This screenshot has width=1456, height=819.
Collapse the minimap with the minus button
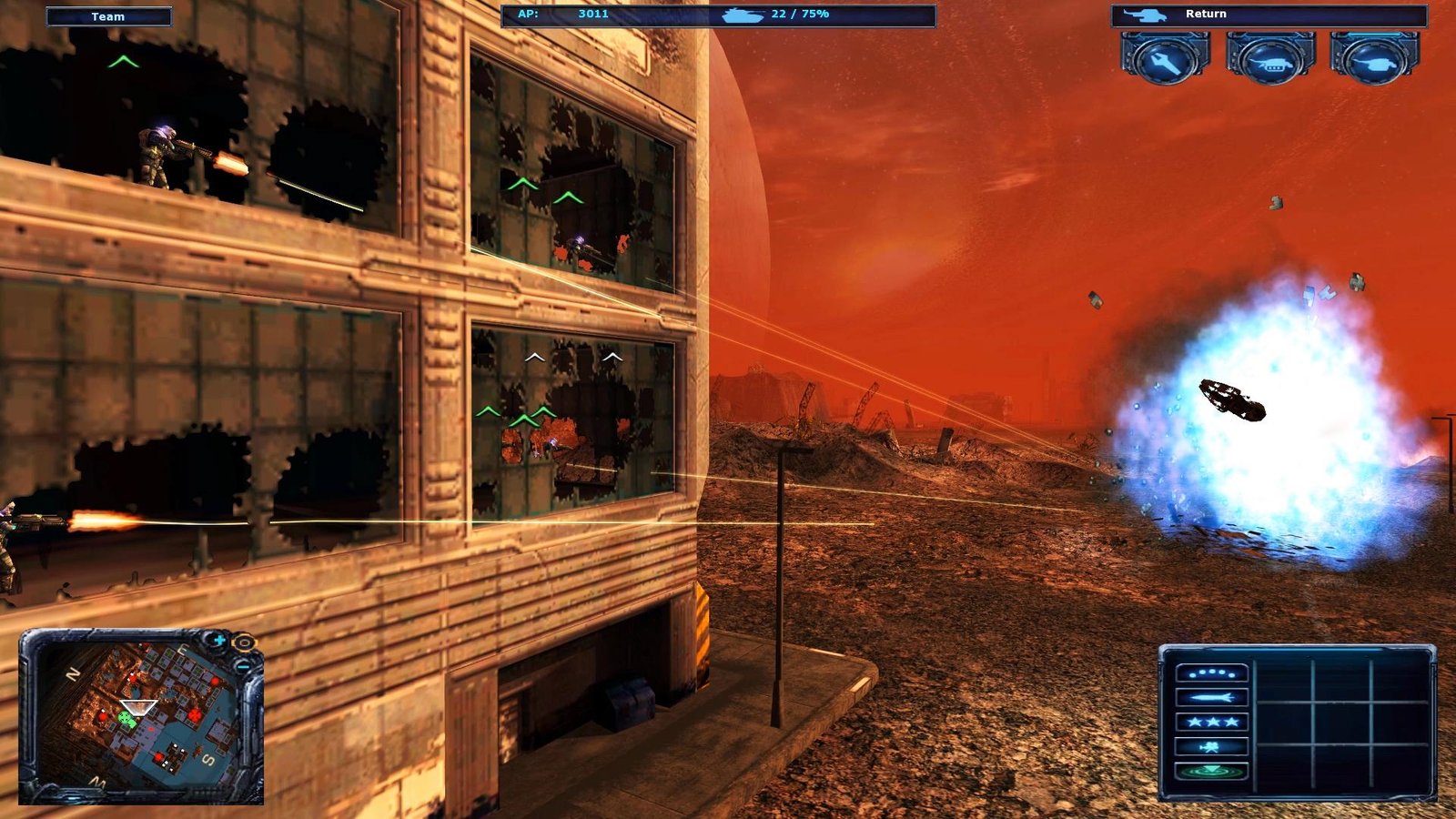click(243, 667)
